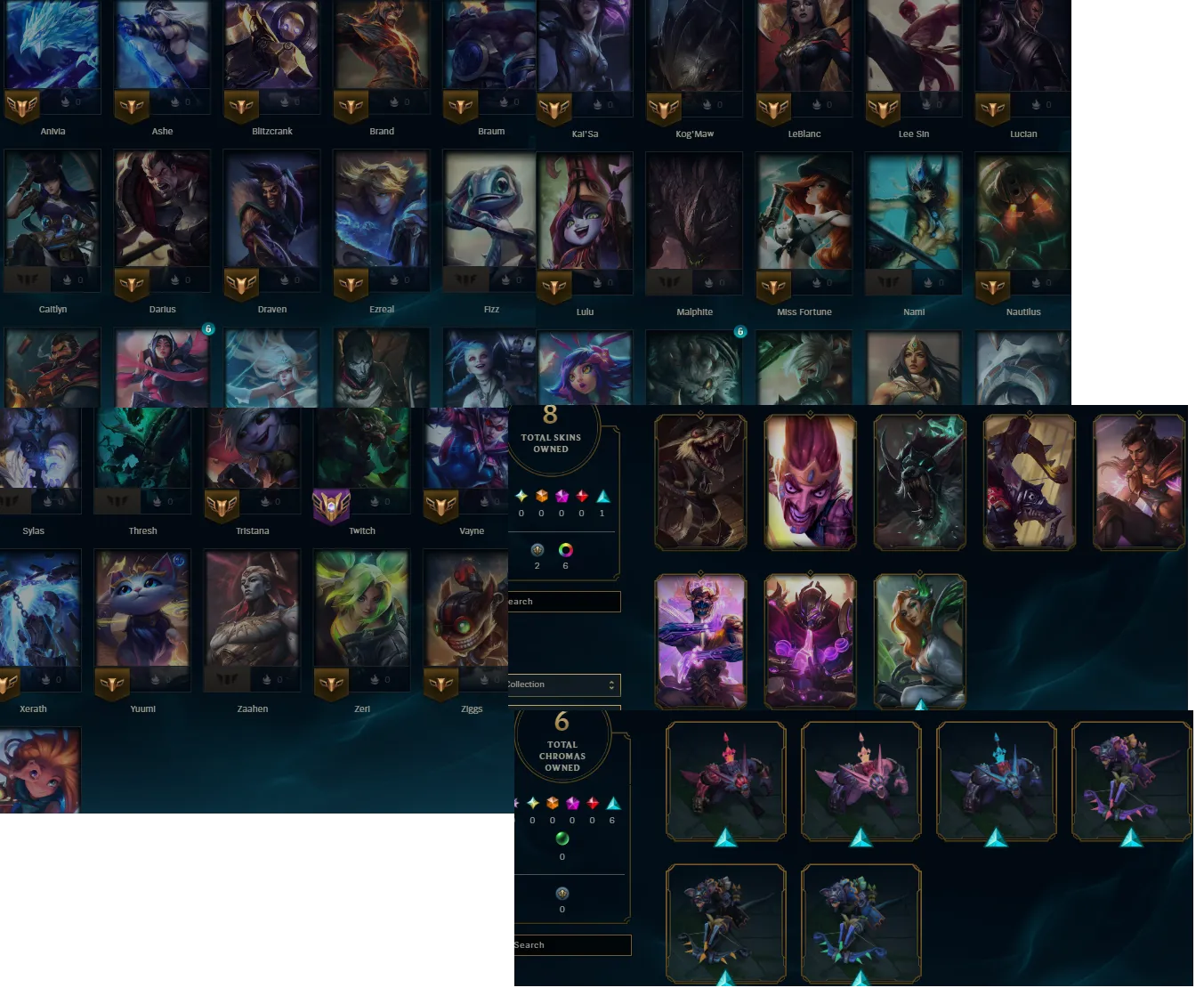The height and width of the screenshot is (1004, 1204).
Task: Click the purple mastery banner under Twitch
Action: point(330,506)
